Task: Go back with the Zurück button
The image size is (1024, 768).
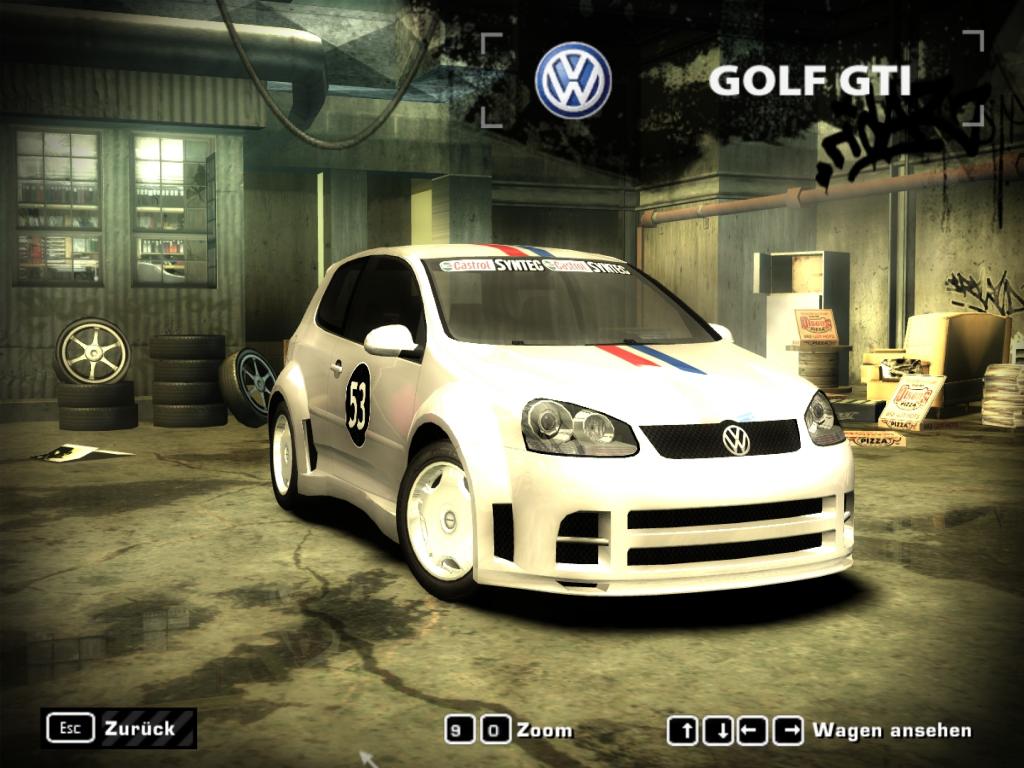Action: [x=118, y=728]
